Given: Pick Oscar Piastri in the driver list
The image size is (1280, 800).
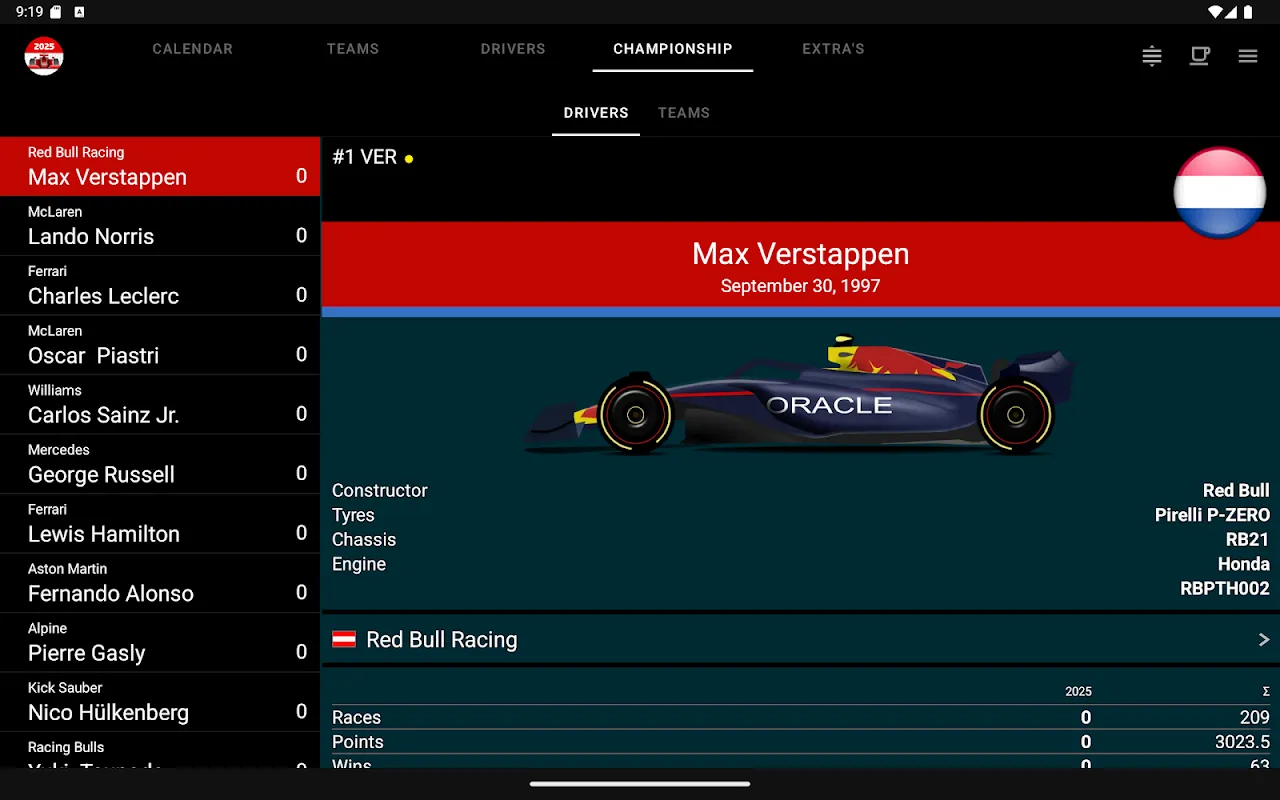Looking at the screenshot, I should (160, 345).
